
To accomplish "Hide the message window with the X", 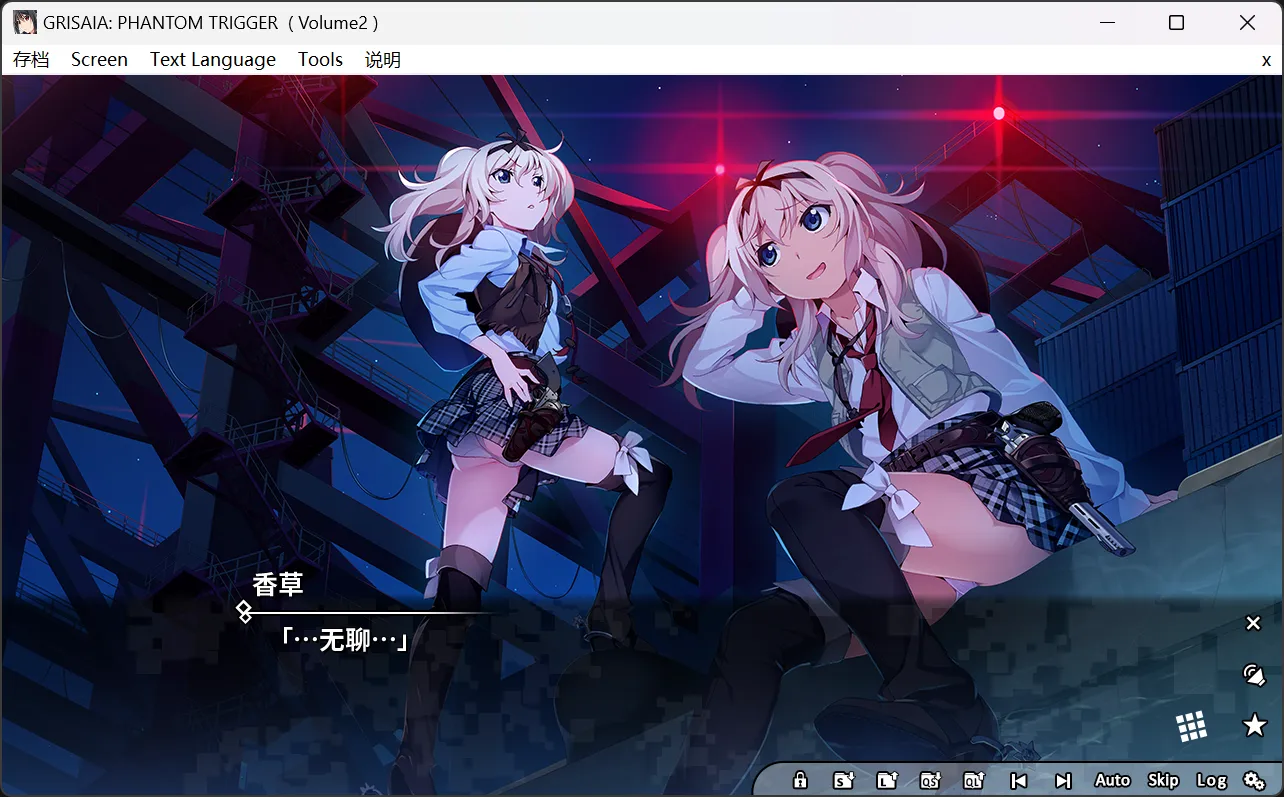I will [x=1253, y=623].
